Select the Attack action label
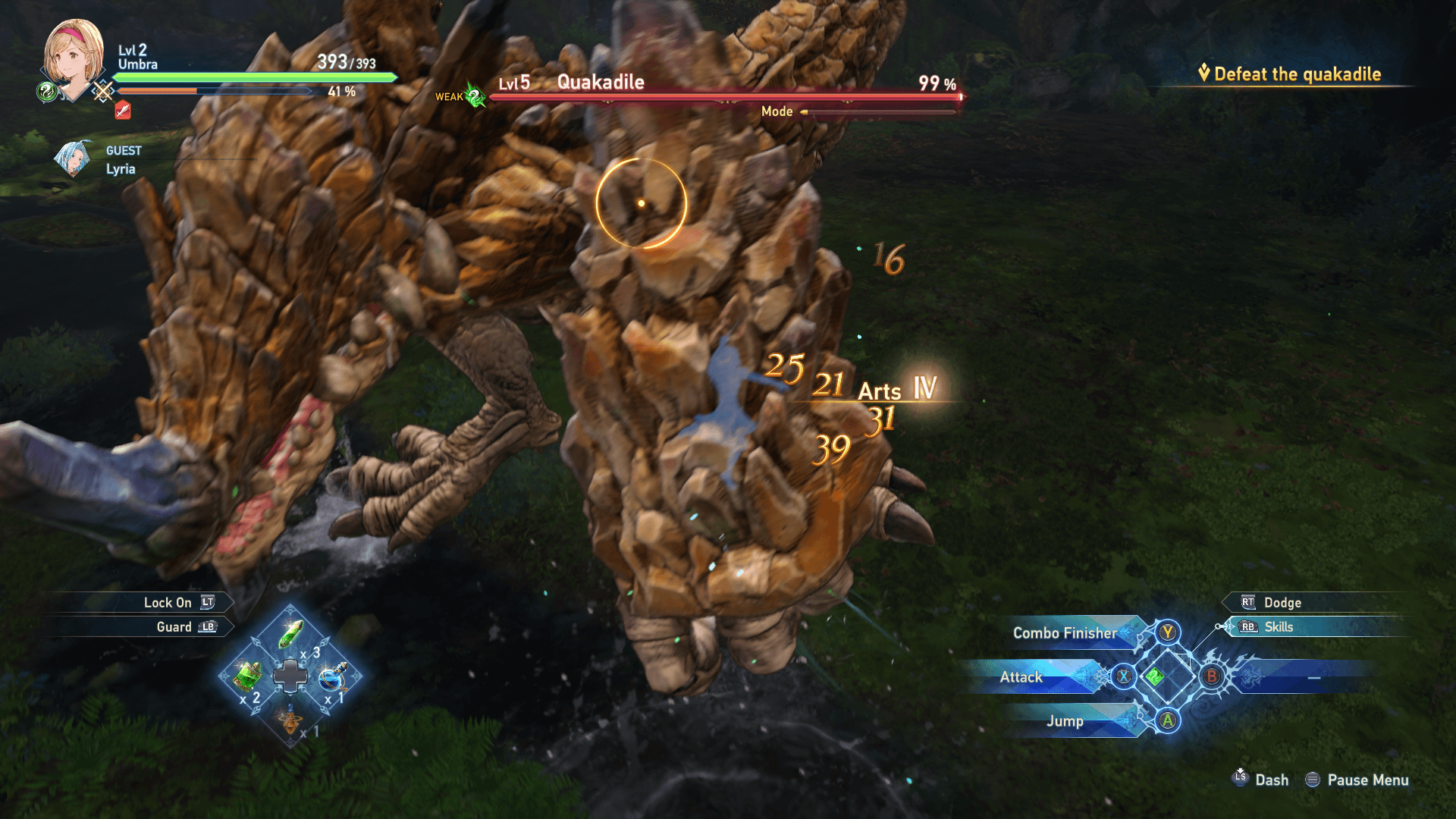This screenshot has width=1456, height=819. (x=1021, y=677)
